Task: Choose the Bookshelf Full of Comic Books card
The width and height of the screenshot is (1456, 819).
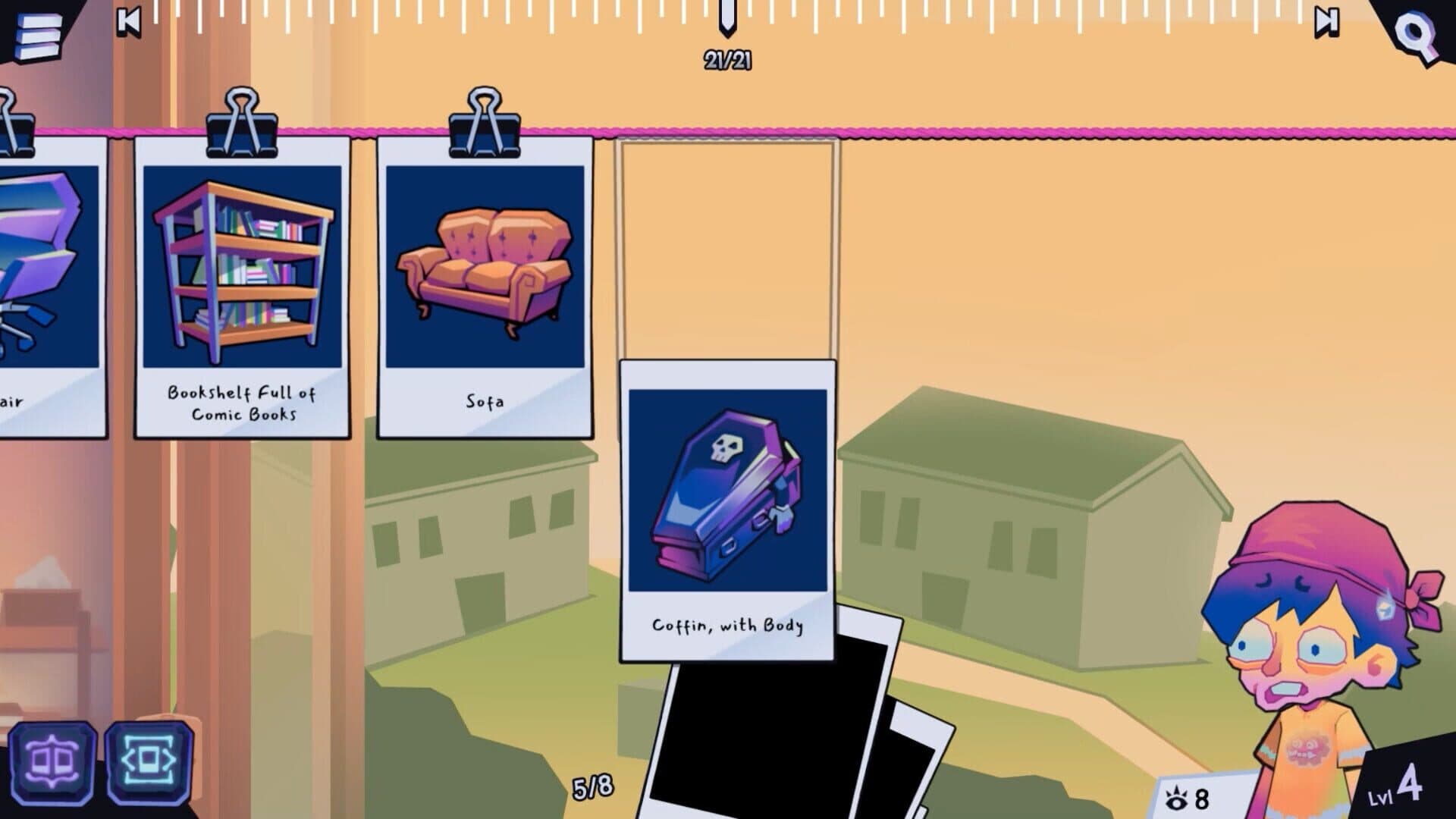Action: 242,287
